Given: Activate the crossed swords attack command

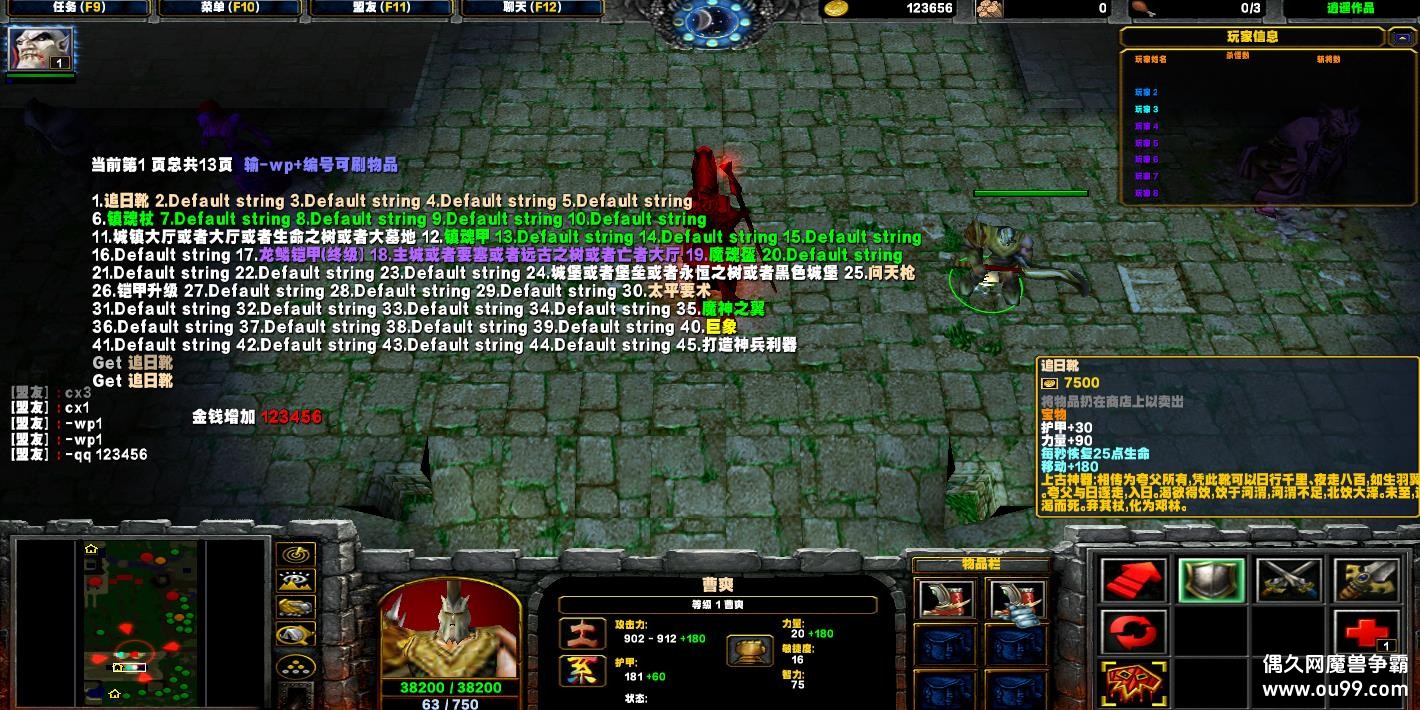Looking at the screenshot, I should pos(1289,580).
